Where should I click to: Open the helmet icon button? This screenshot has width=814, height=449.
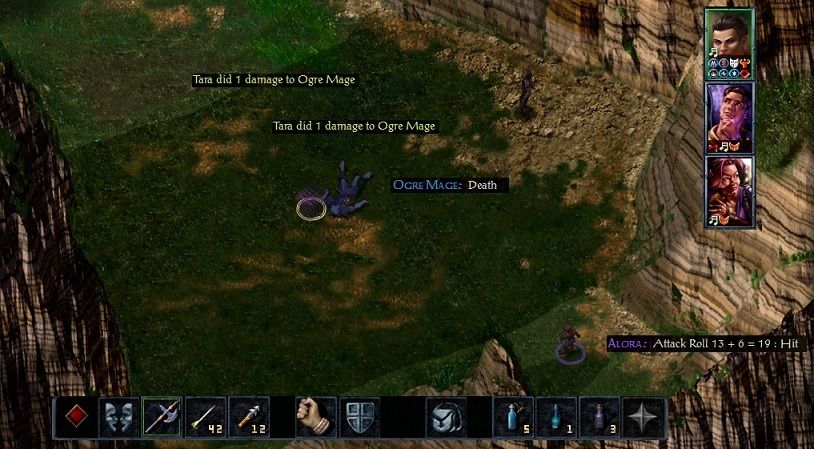[x=446, y=416]
